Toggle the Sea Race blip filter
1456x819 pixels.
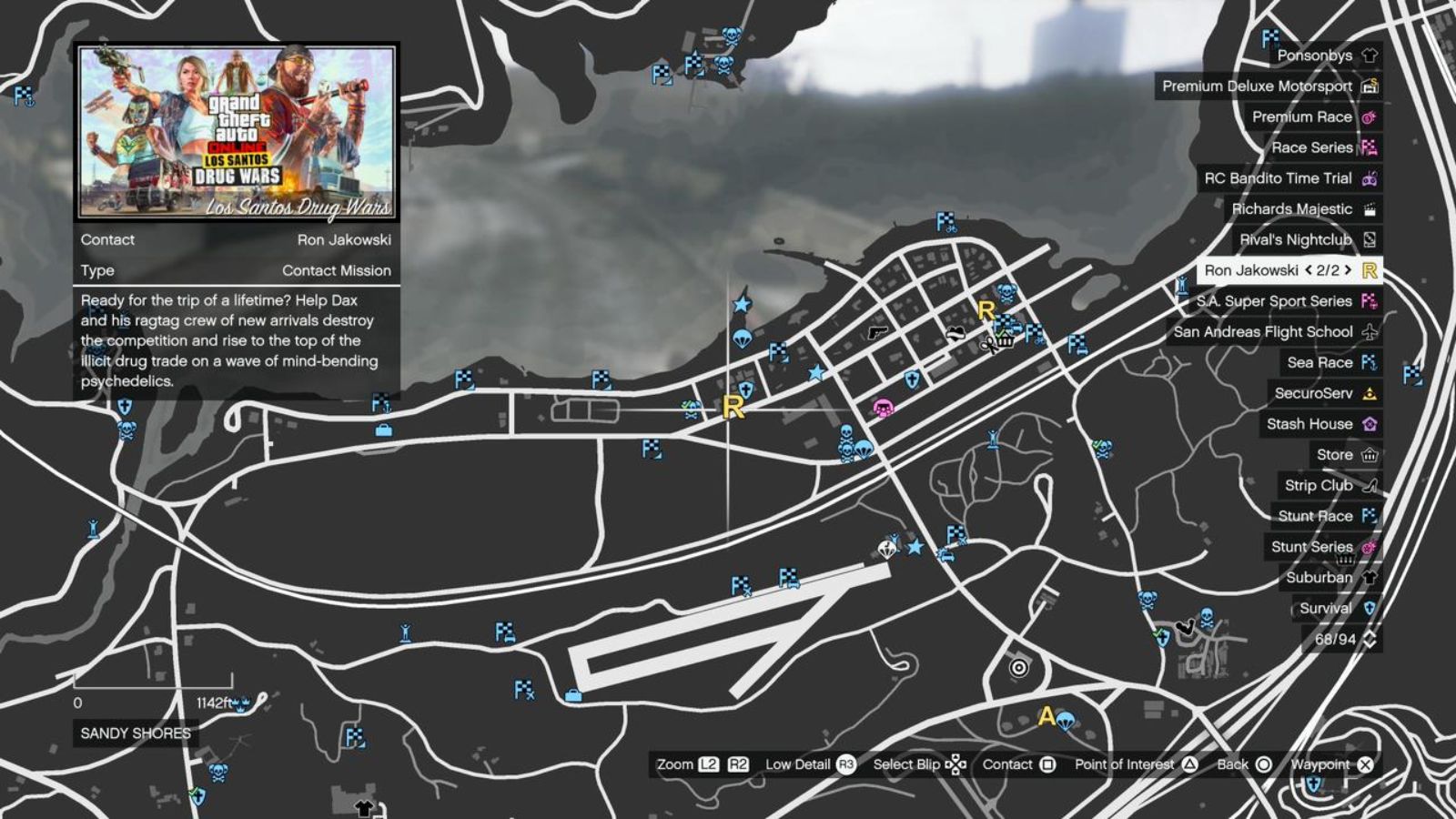[1321, 362]
